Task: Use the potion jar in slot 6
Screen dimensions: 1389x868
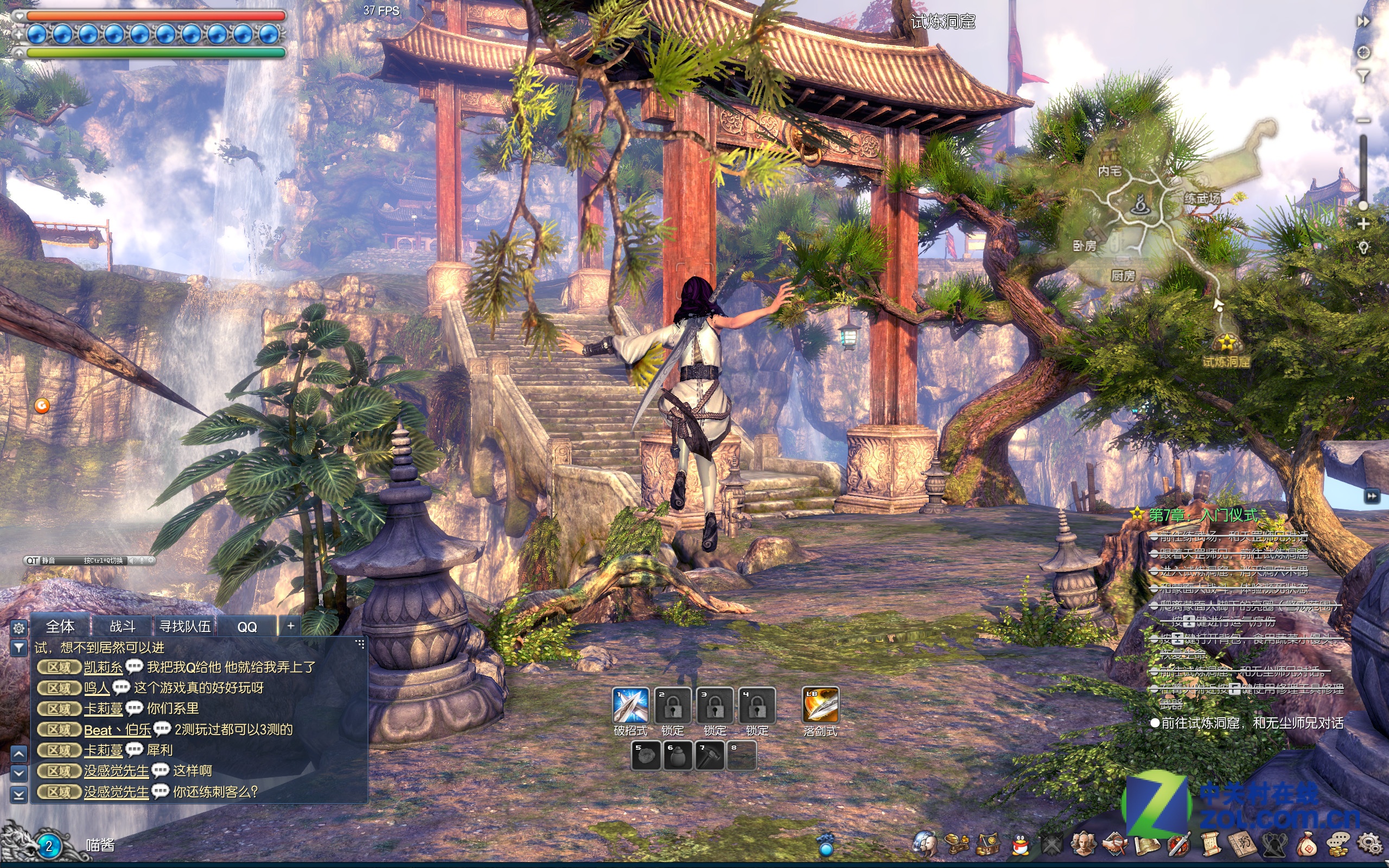Action: 678,756
